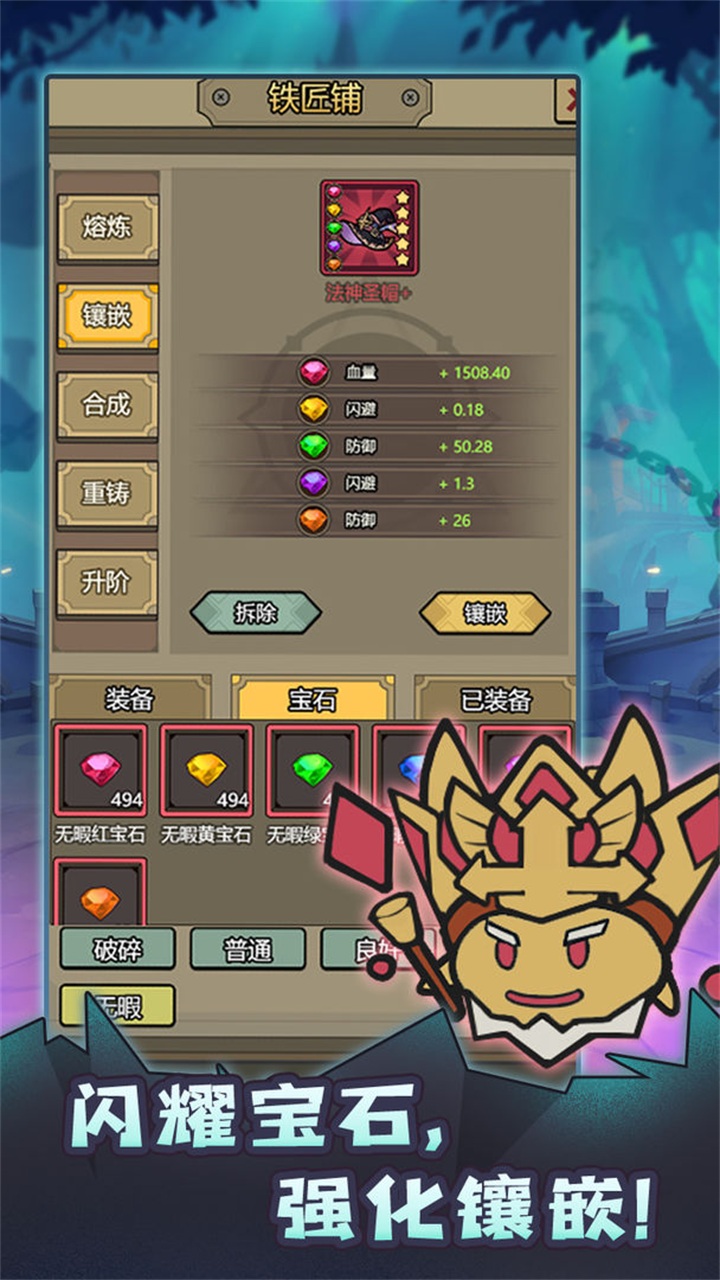Click the 法神圣帽+ equipment icon
720x1280 pixels.
(369, 228)
